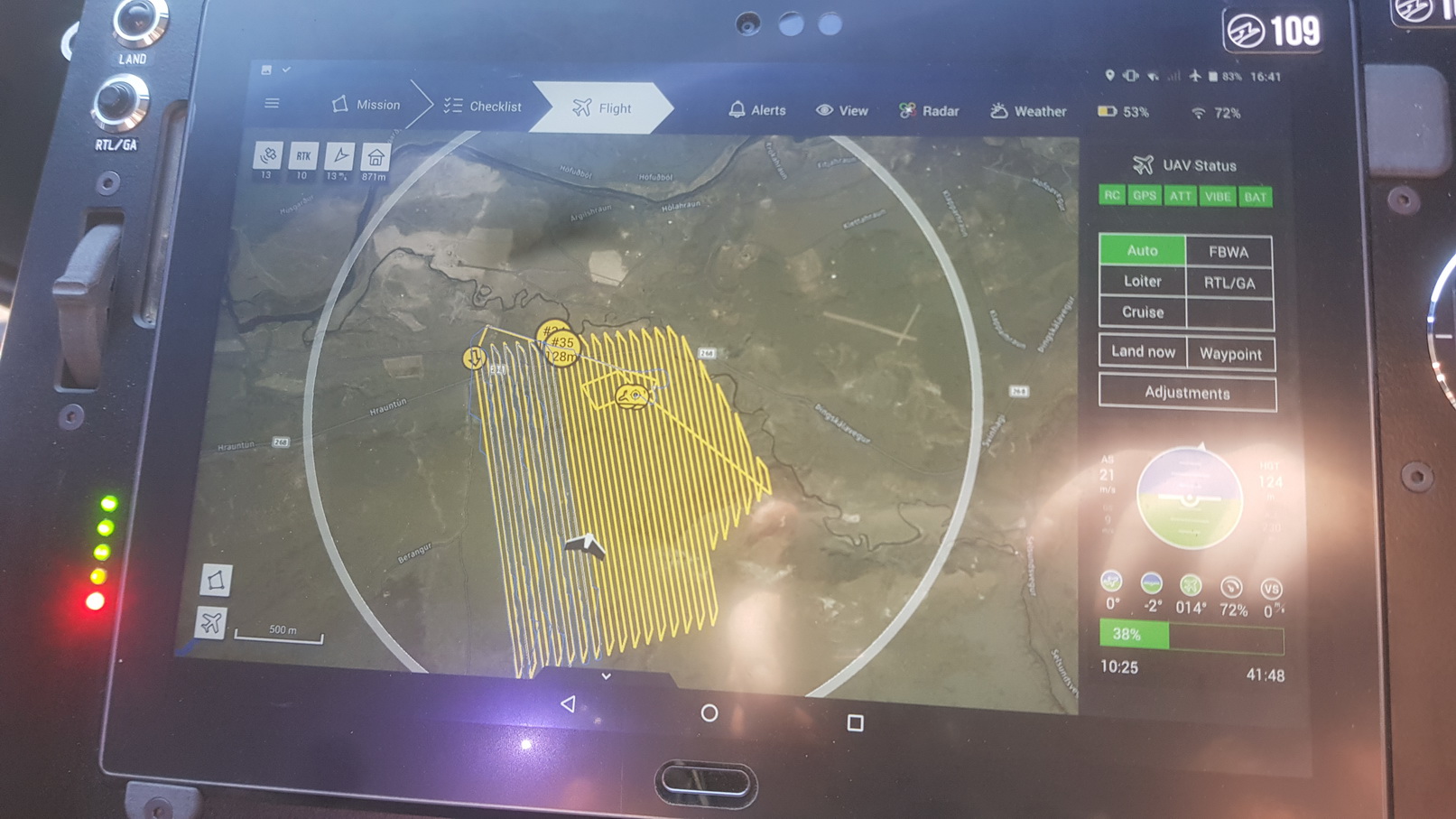Select the RTL/GA mode button
This screenshot has height=819, width=1456.
(x=1229, y=284)
